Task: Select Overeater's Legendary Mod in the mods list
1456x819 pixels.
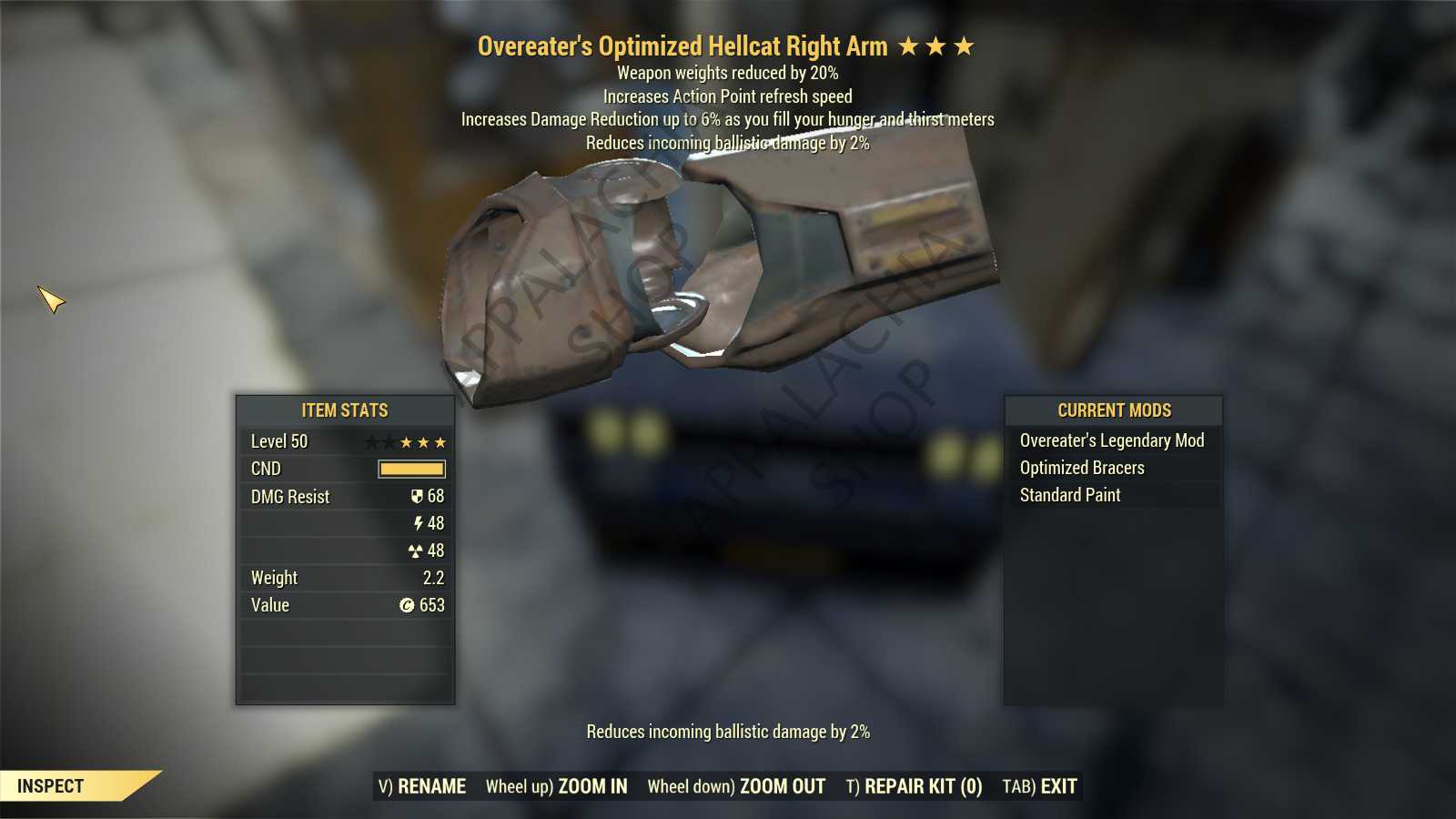Action: point(1111,440)
